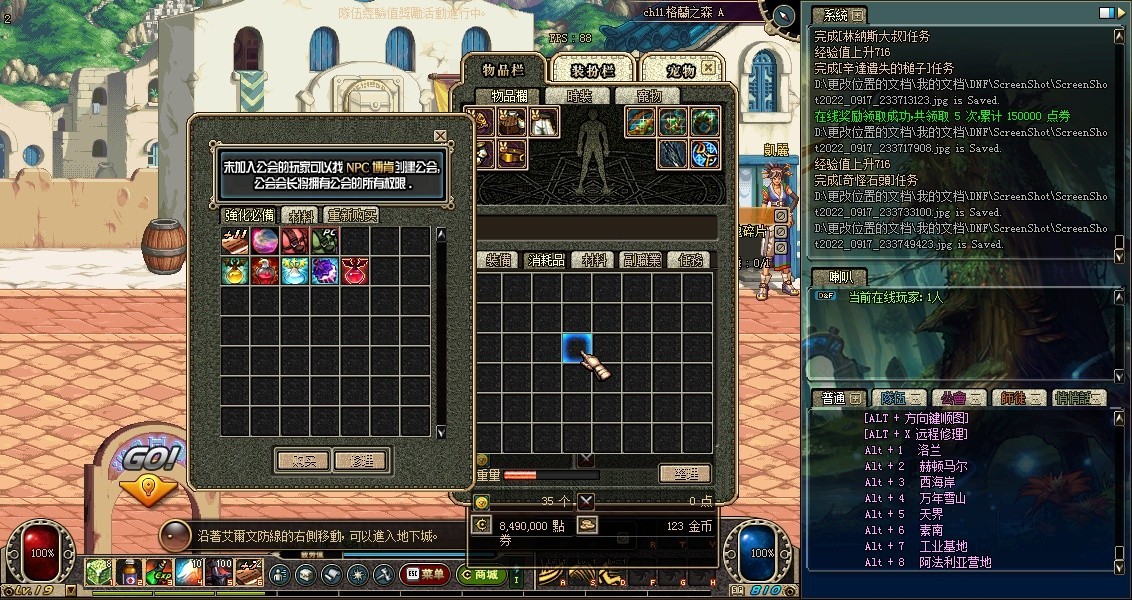Select the blue highlighted inventory slot

(x=577, y=348)
